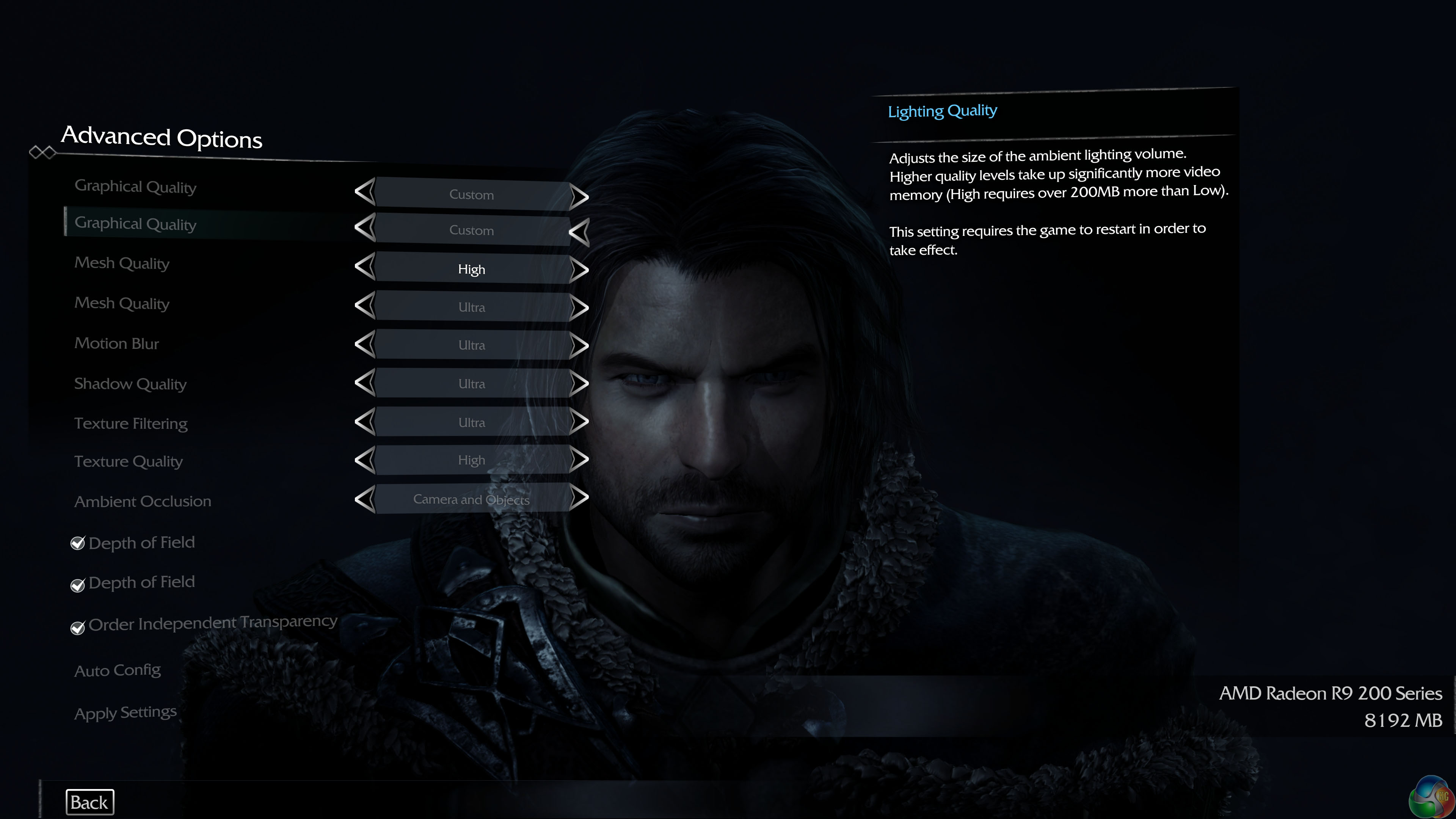Viewport: 1456px width, 819px height.
Task: Click the right arrow next to the highlighted High value
Action: (579, 270)
